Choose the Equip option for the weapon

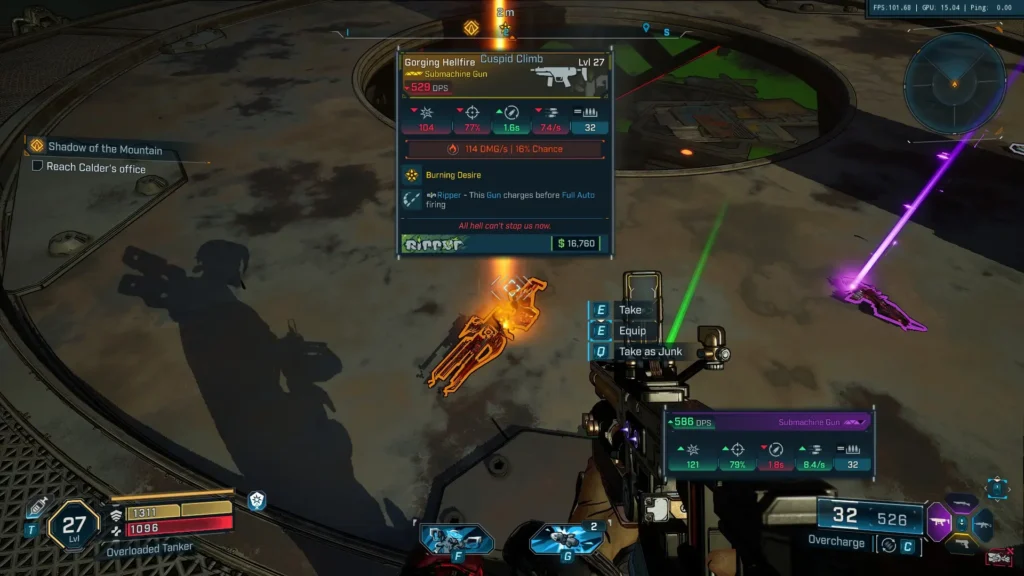coord(632,331)
